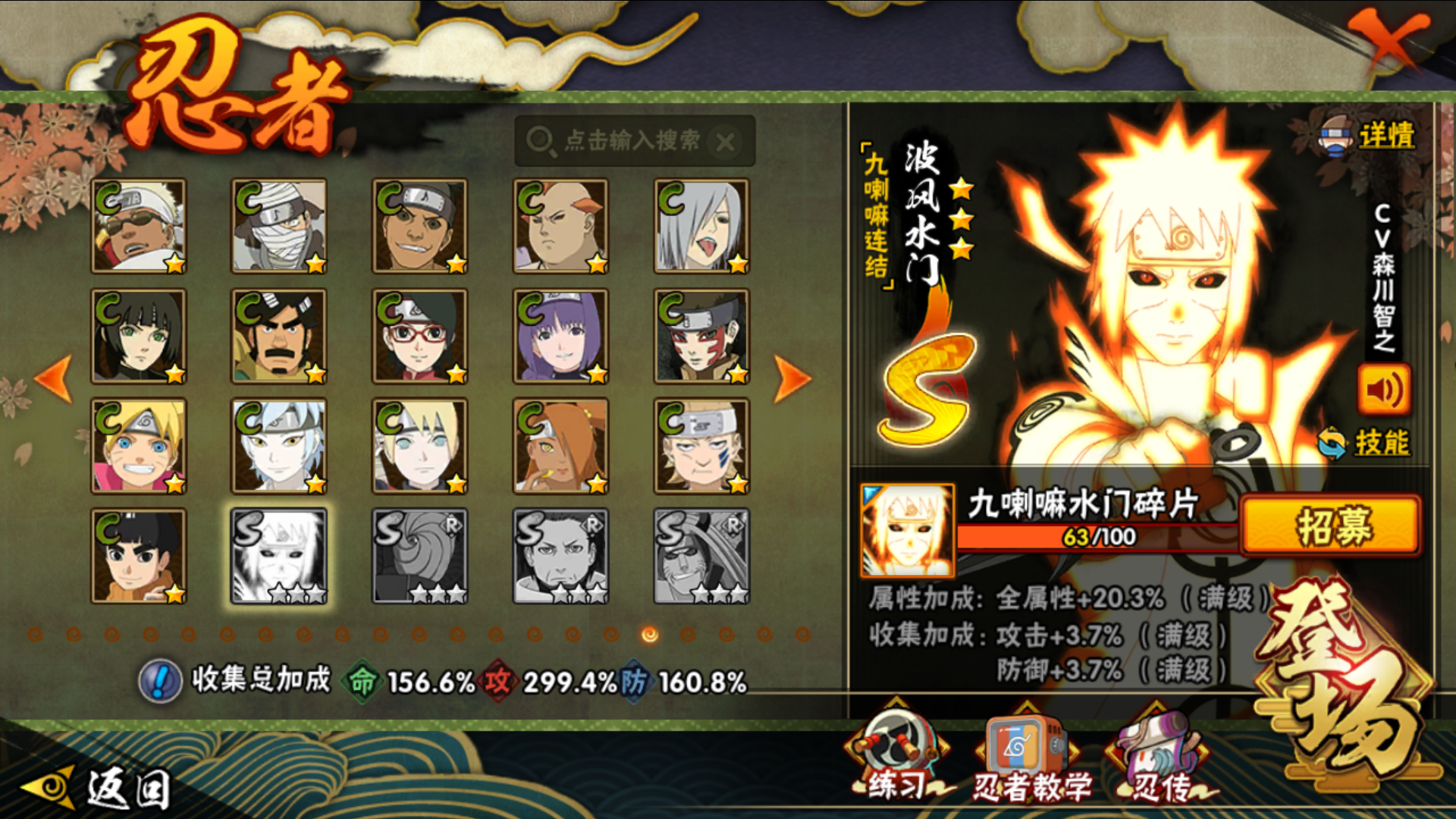Choose the red-glasses Sarada portrait
The width and height of the screenshot is (1456, 819).
pyautogui.click(x=419, y=336)
